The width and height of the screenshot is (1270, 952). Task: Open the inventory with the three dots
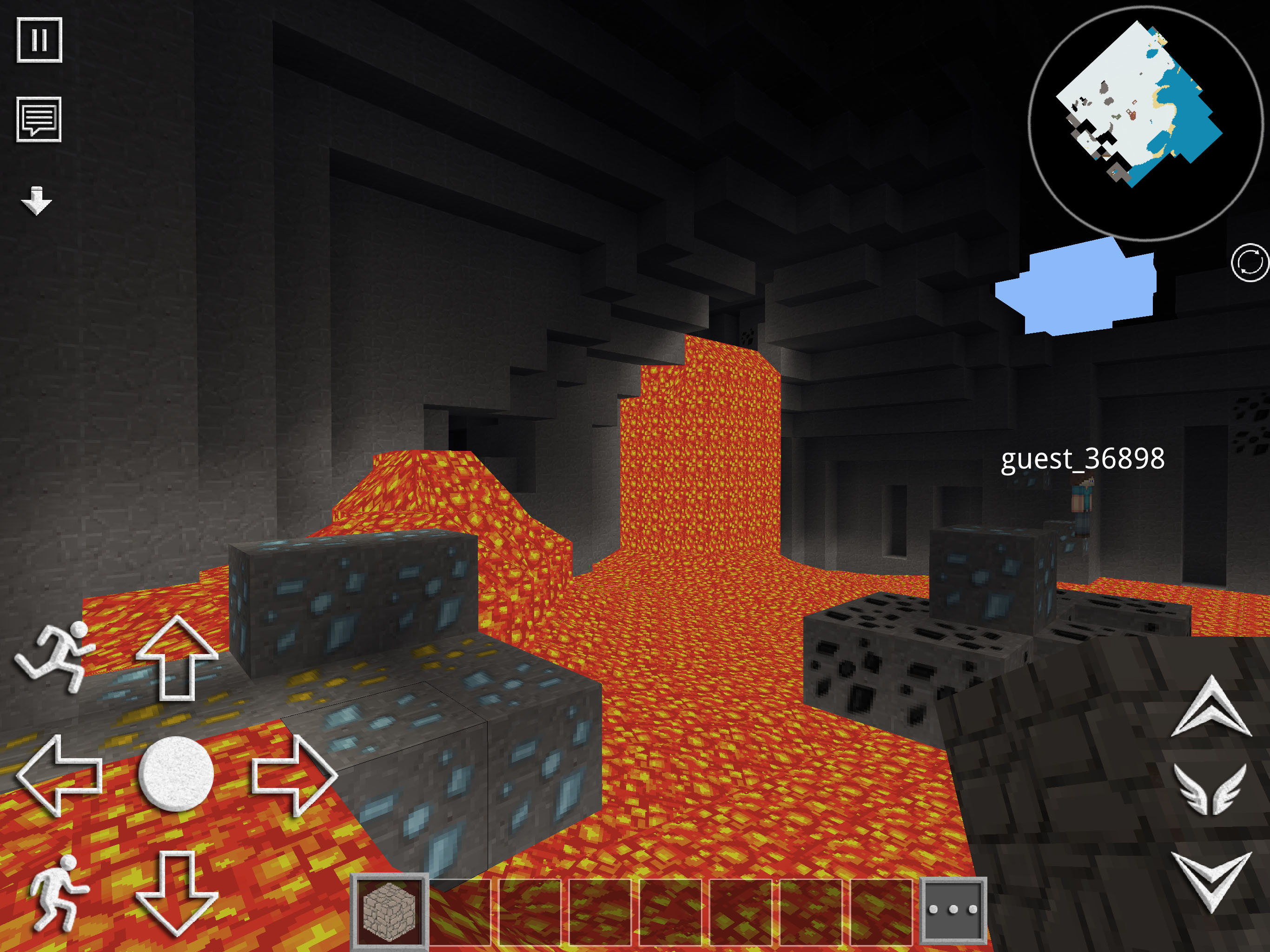(953, 910)
